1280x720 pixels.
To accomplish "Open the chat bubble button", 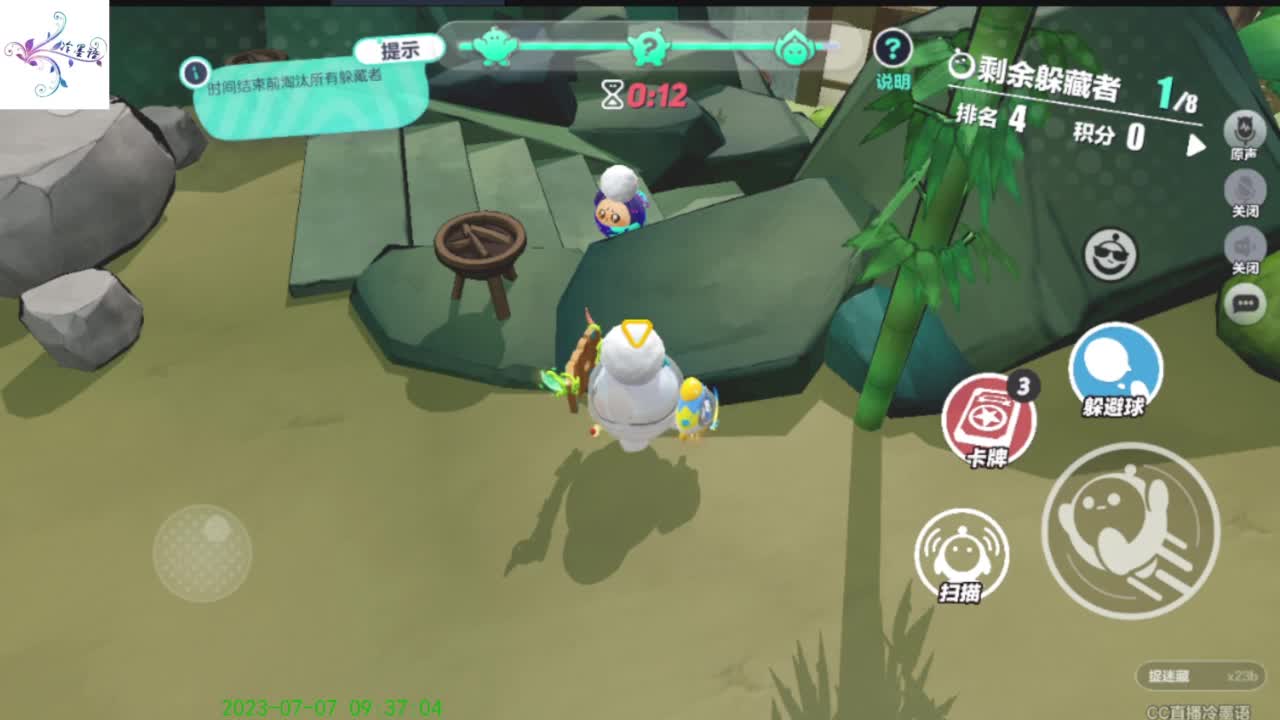I will pos(1245,303).
